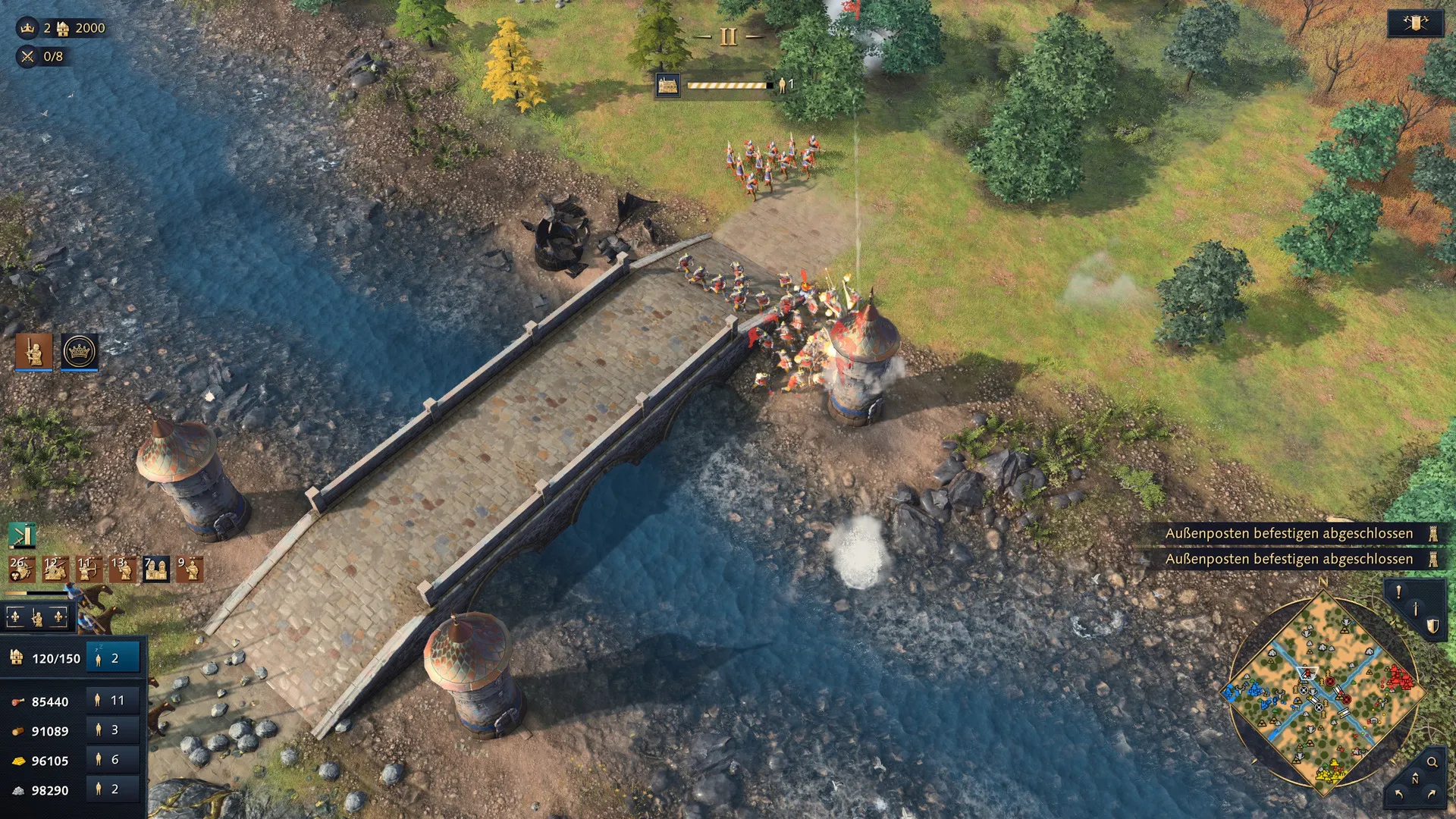The width and height of the screenshot is (1456, 819).
Task: Select the control group with 9 units
Action: [190, 569]
